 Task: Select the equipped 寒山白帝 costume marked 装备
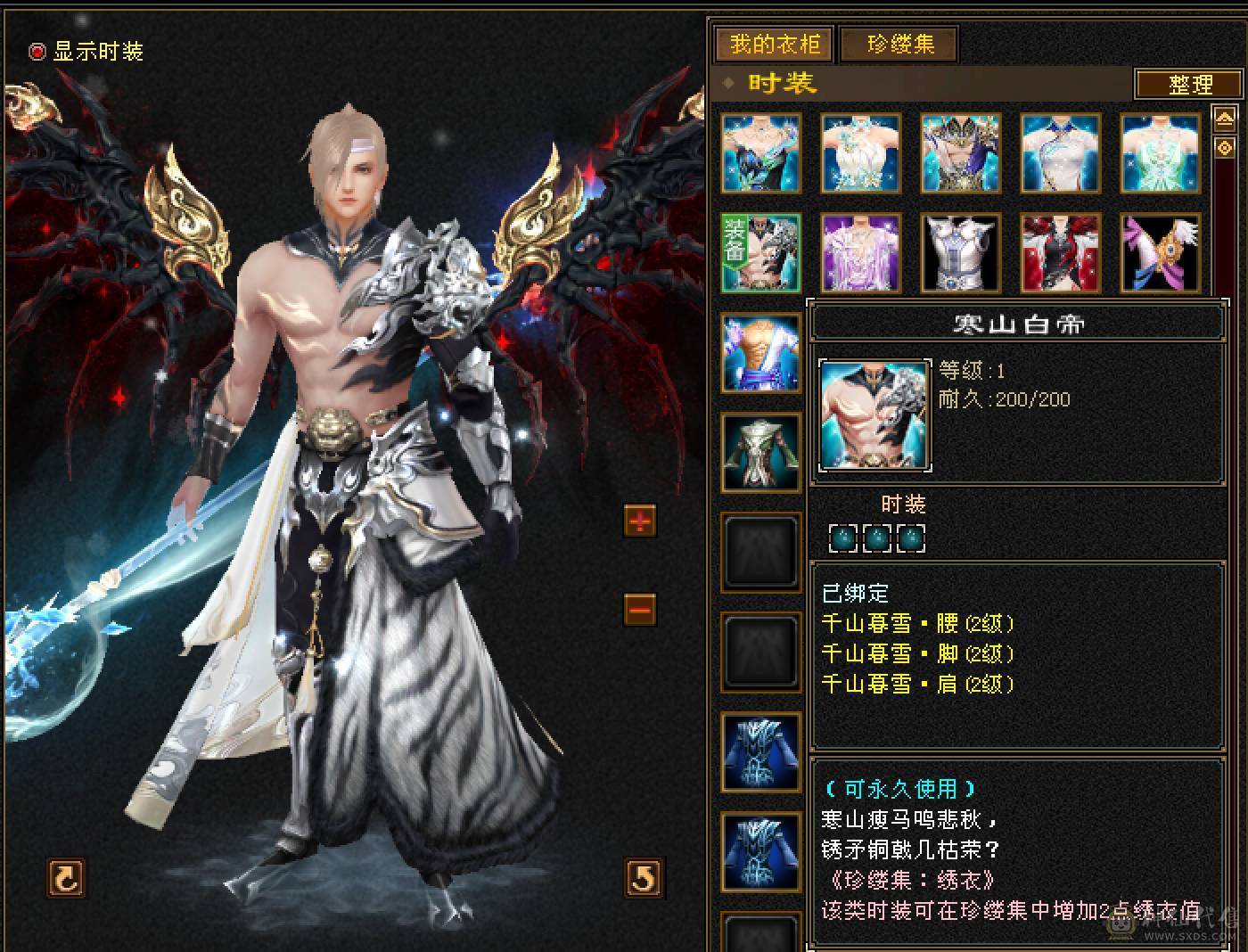760,254
